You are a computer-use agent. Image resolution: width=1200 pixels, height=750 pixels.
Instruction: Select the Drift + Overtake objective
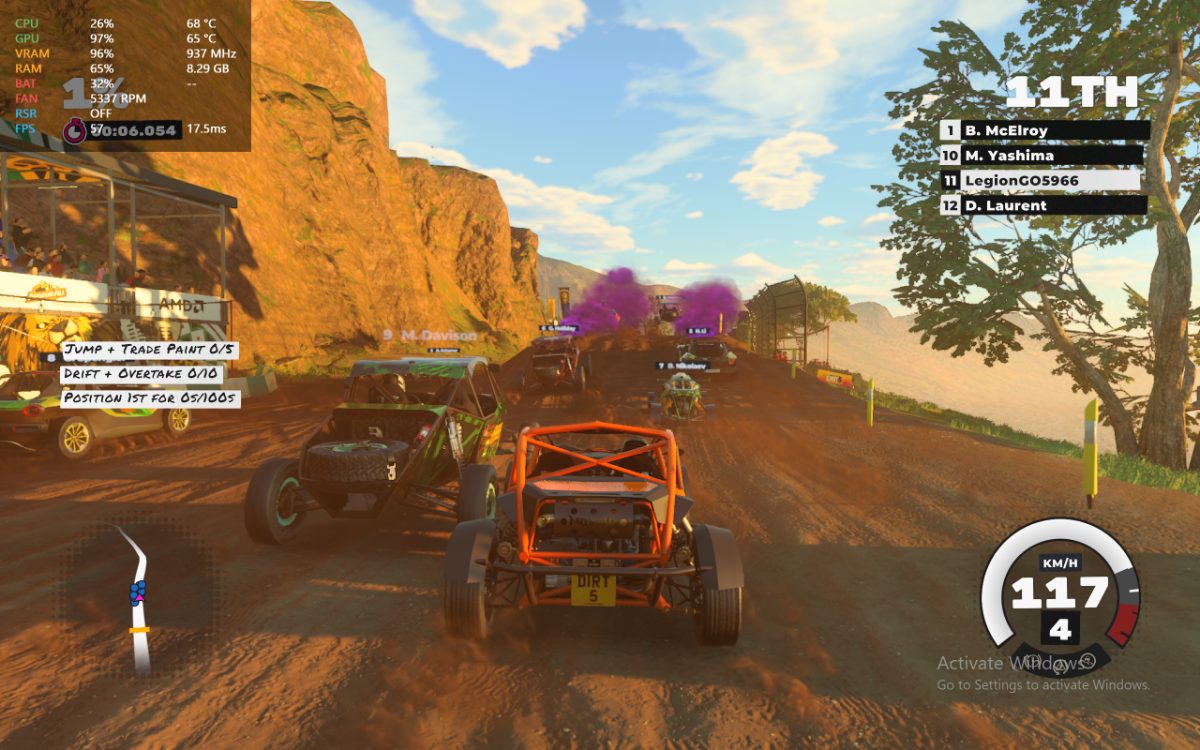click(x=142, y=374)
